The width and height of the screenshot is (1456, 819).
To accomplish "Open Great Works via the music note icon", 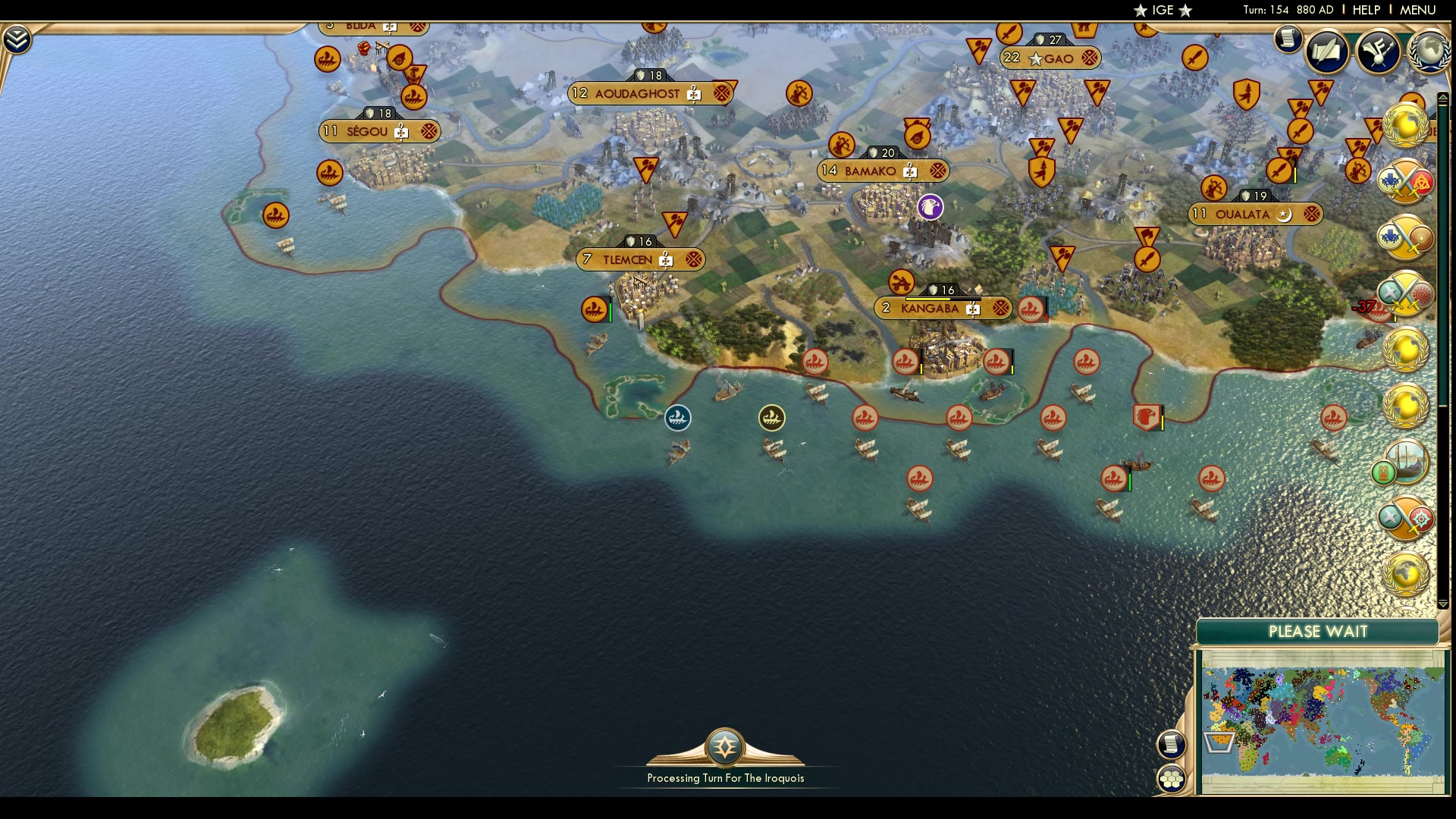I will point(1378,51).
